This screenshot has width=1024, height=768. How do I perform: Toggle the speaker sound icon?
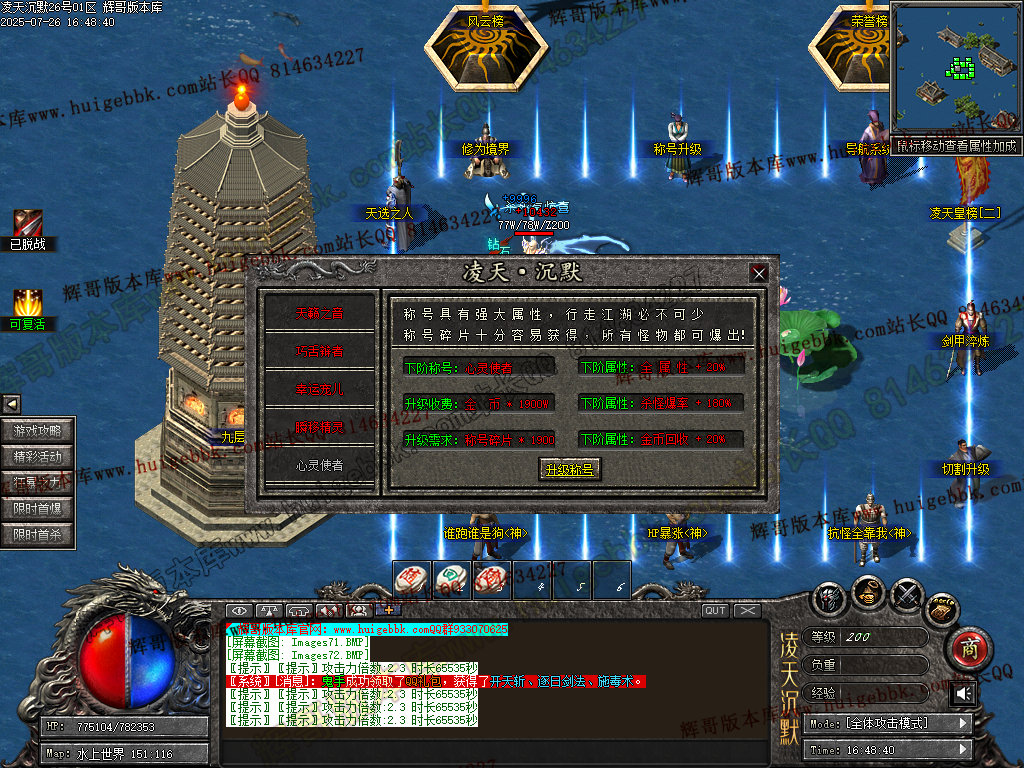coord(963,693)
